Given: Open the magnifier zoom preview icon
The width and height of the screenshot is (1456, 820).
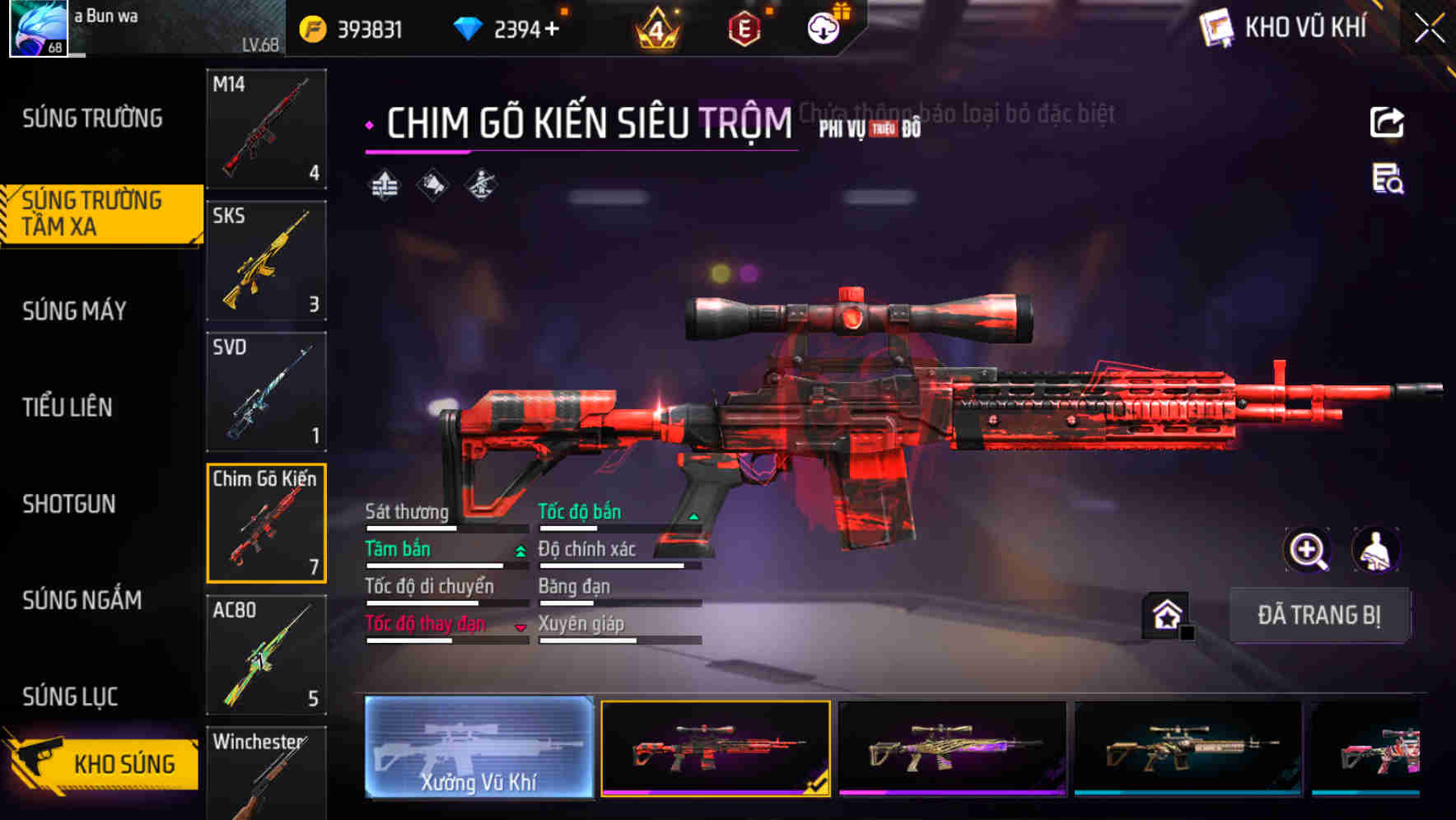Looking at the screenshot, I should click(x=1309, y=550).
